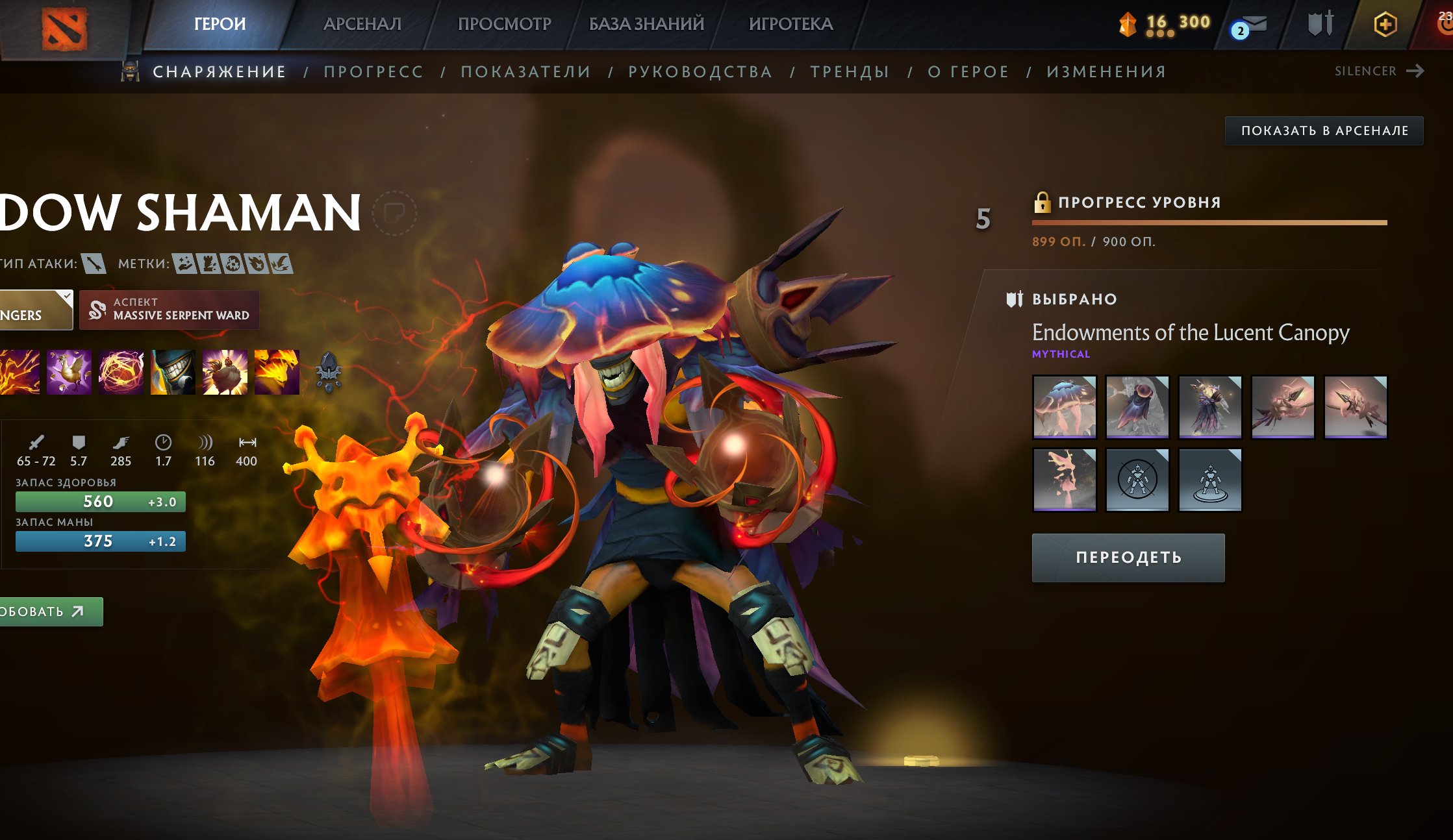Show the Изменения tab
The image size is (1453, 840).
[1106, 71]
